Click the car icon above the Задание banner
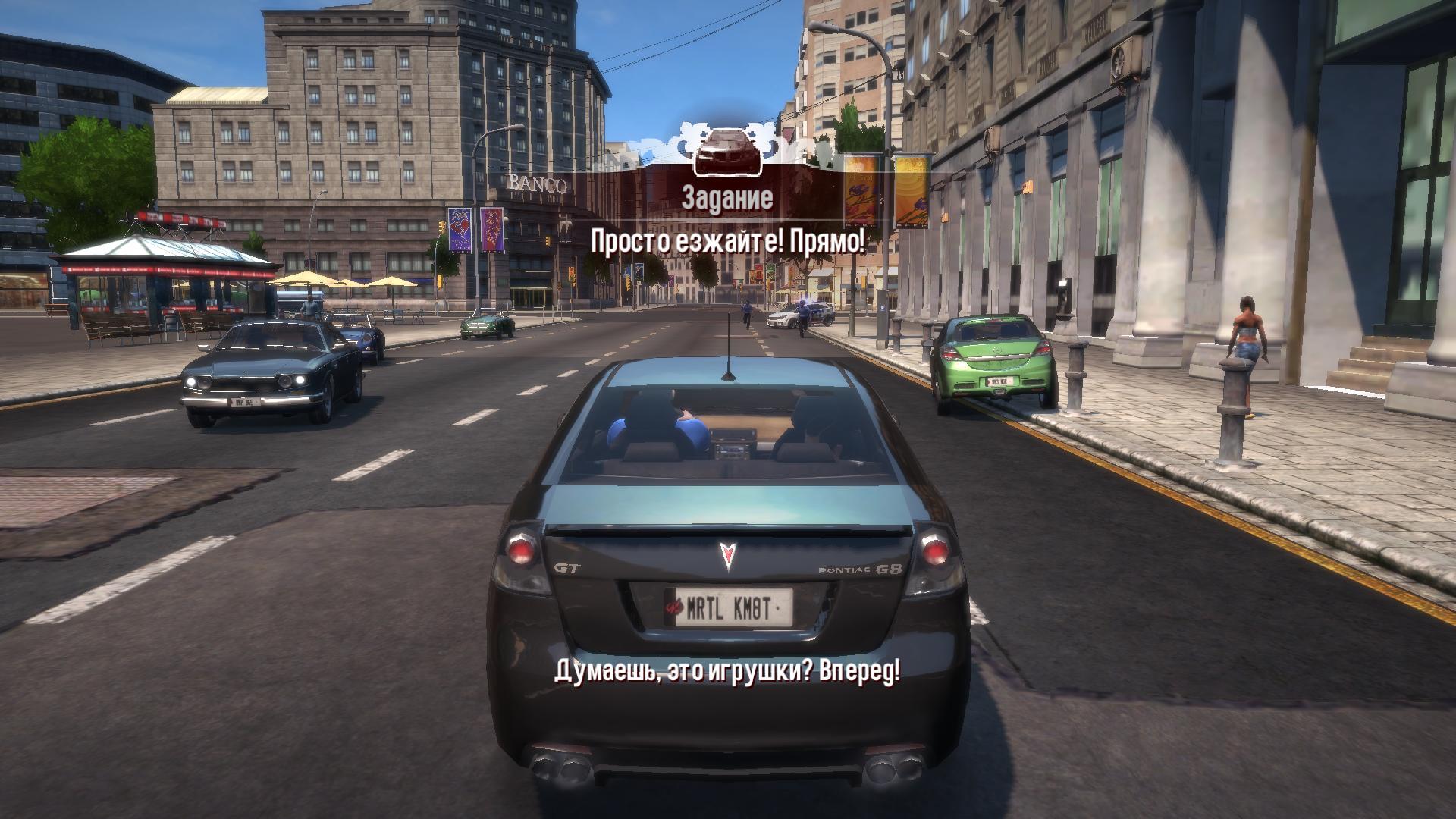 click(727, 149)
